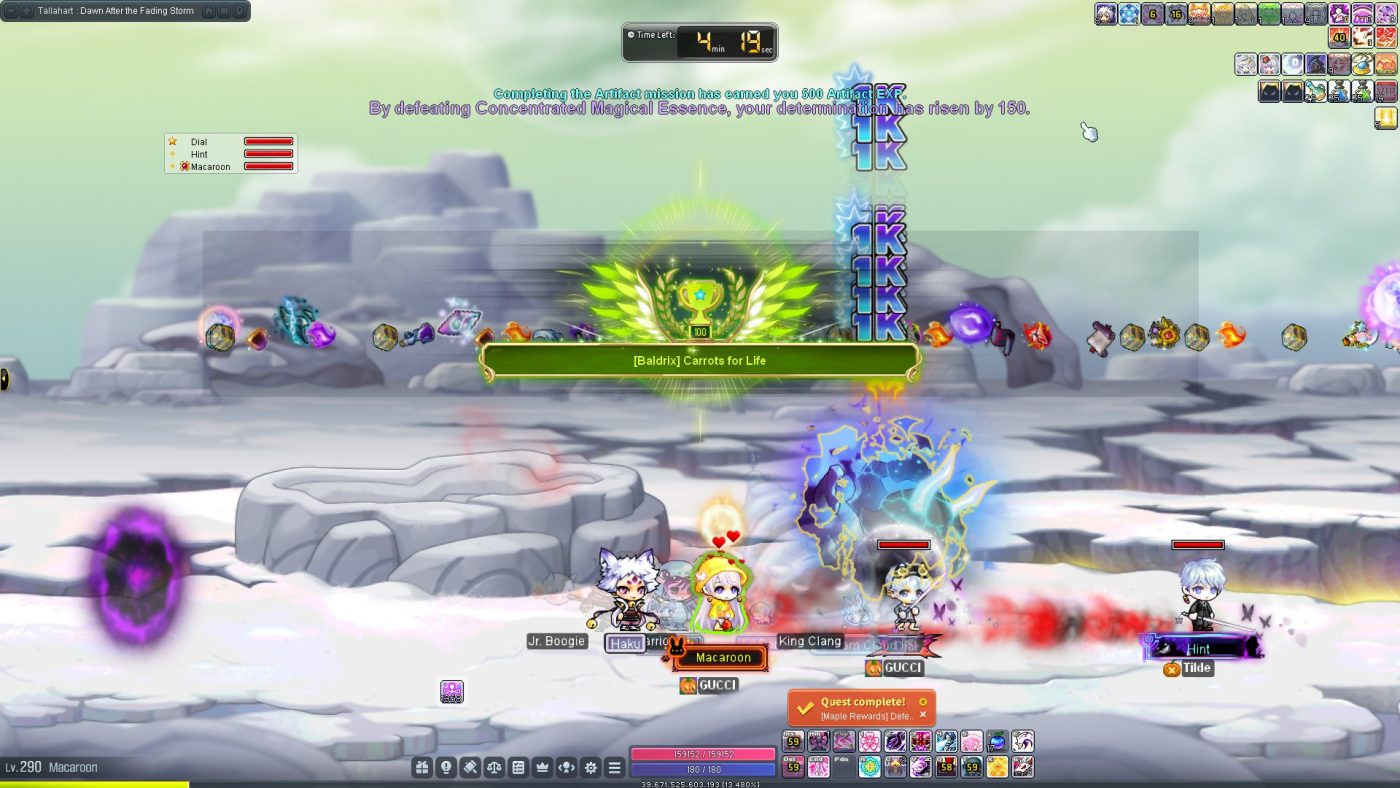
Task: Click the pink cherry blossom skill slot
Action: pyautogui.click(x=870, y=741)
